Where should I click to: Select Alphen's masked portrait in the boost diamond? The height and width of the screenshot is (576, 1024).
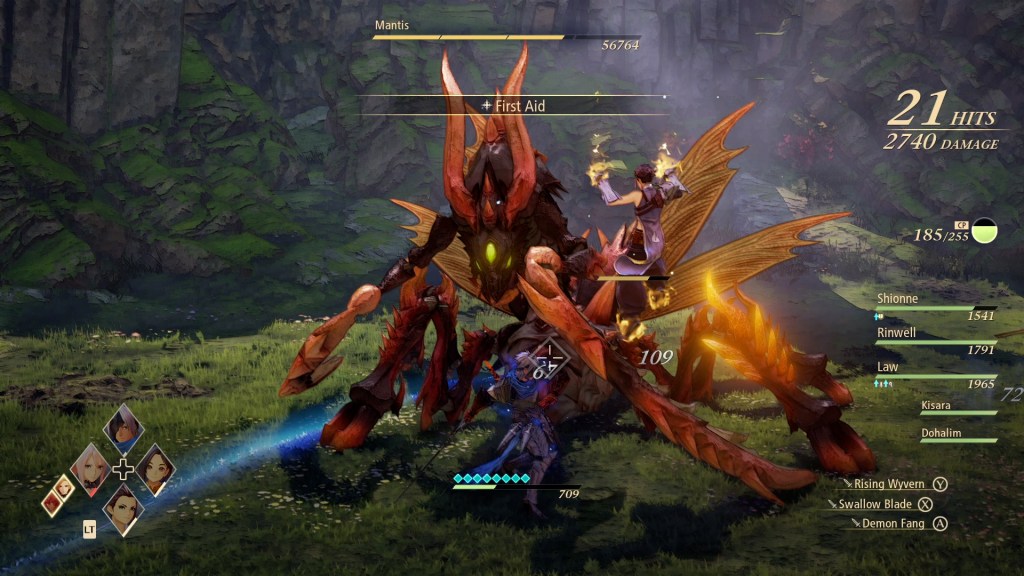click(x=124, y=430)
